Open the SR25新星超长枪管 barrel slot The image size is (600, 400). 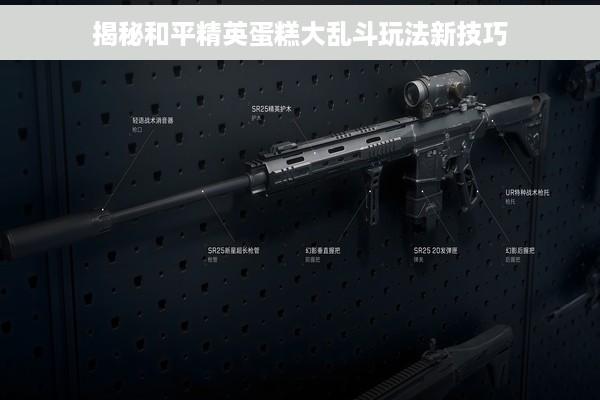point(232,251)
